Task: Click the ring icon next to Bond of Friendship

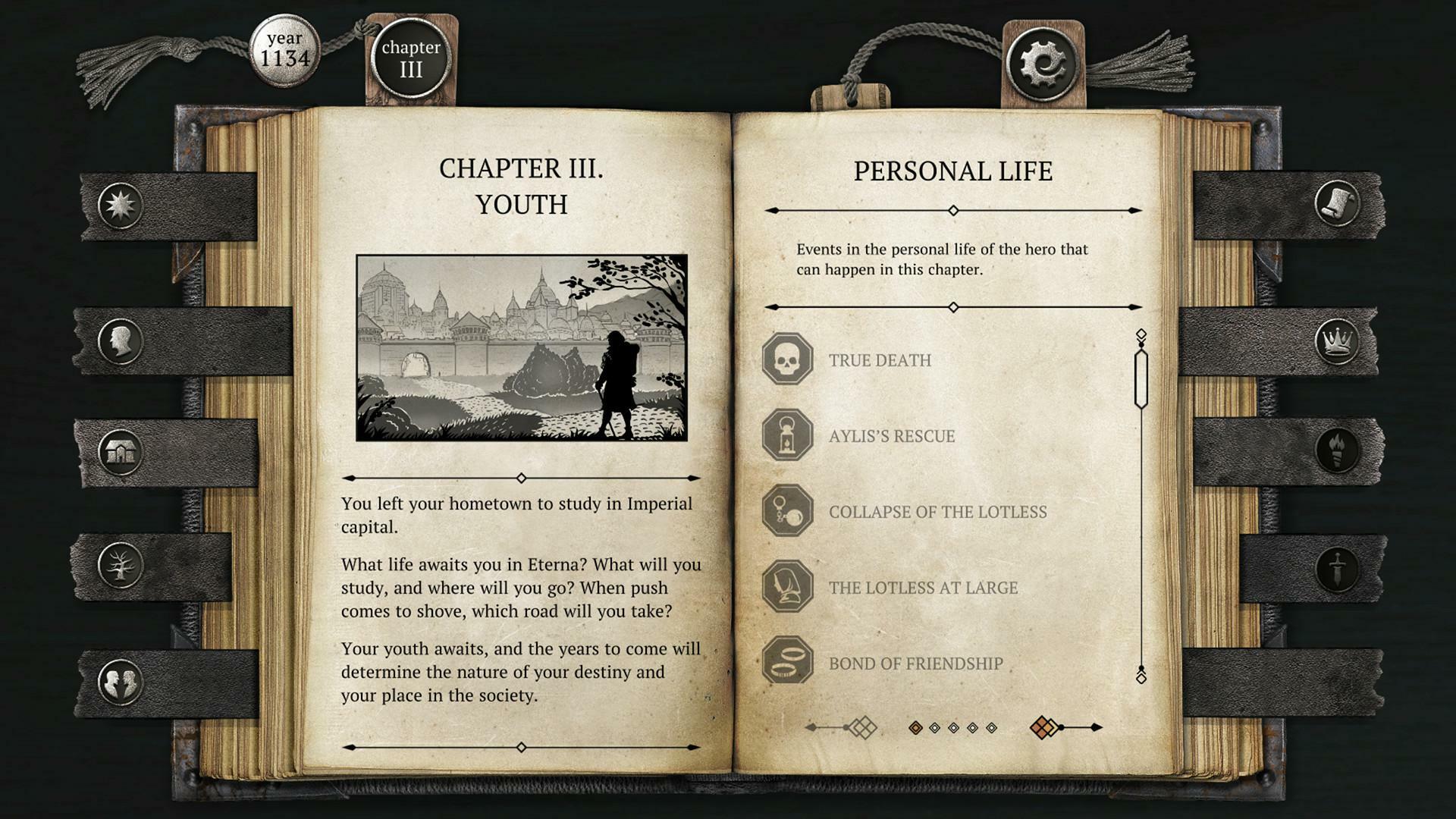Action: click(789, 662)
